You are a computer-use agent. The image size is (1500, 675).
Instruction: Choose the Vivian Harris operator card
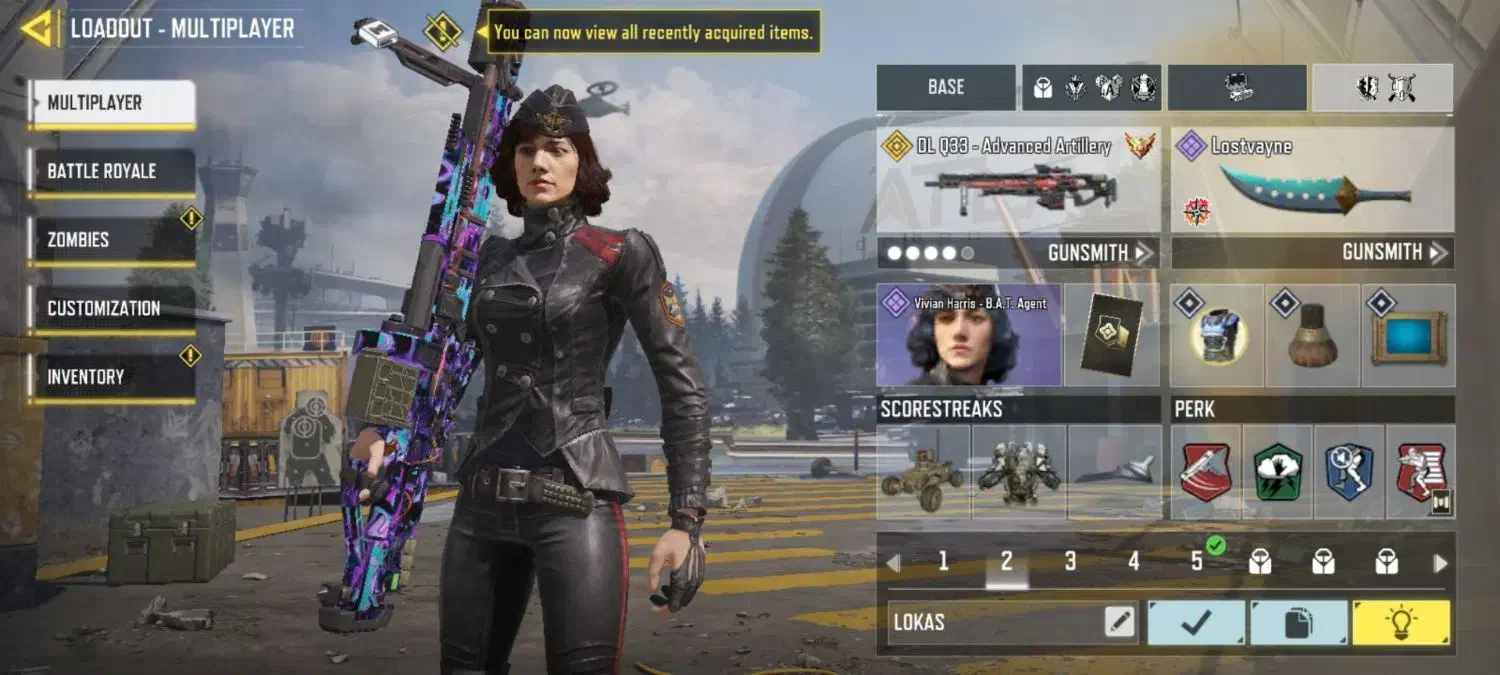968,335
